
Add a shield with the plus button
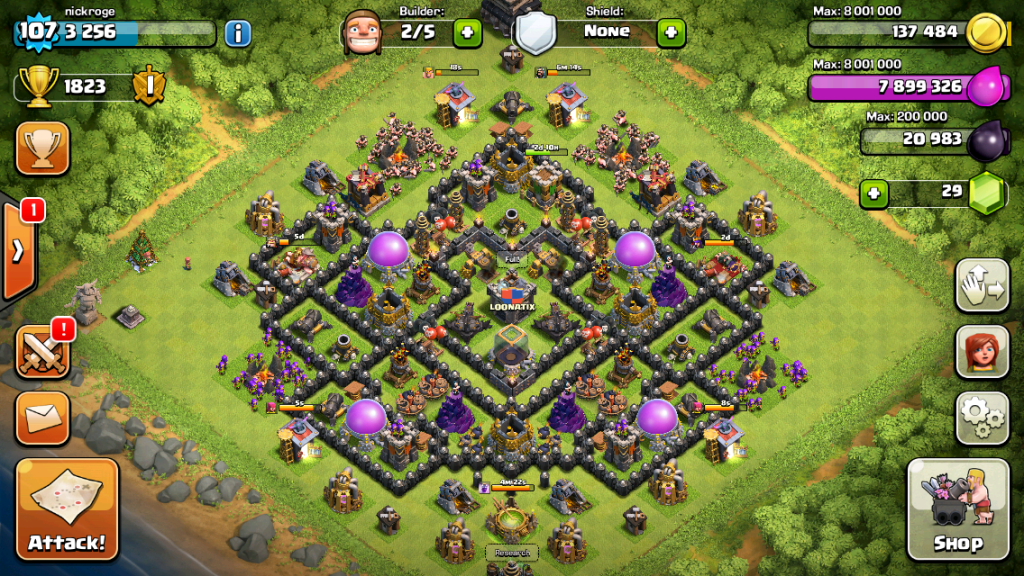coord(671,33)
